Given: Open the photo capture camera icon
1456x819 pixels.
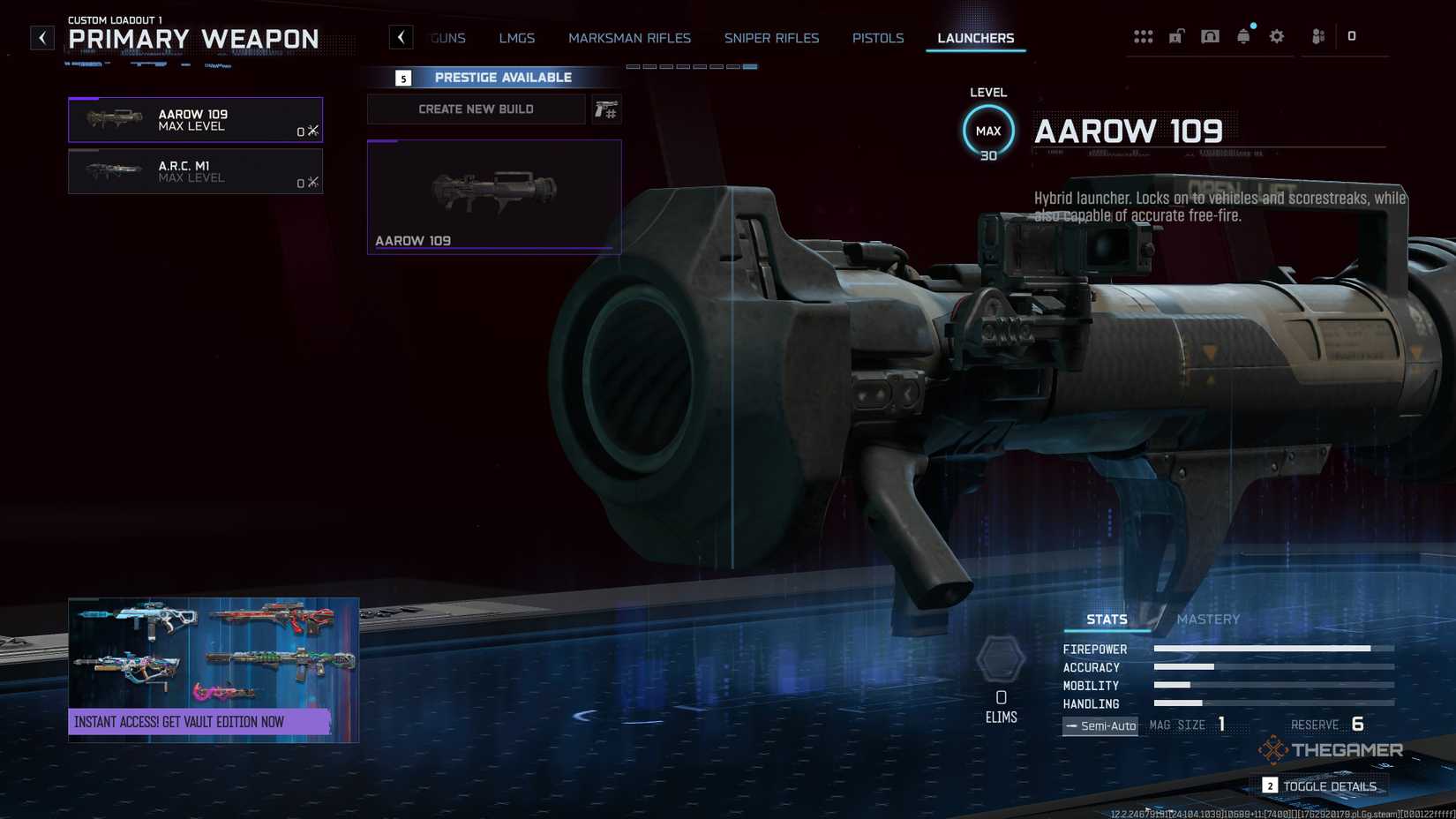Looking at the screenshot, I should (1210, 36).
